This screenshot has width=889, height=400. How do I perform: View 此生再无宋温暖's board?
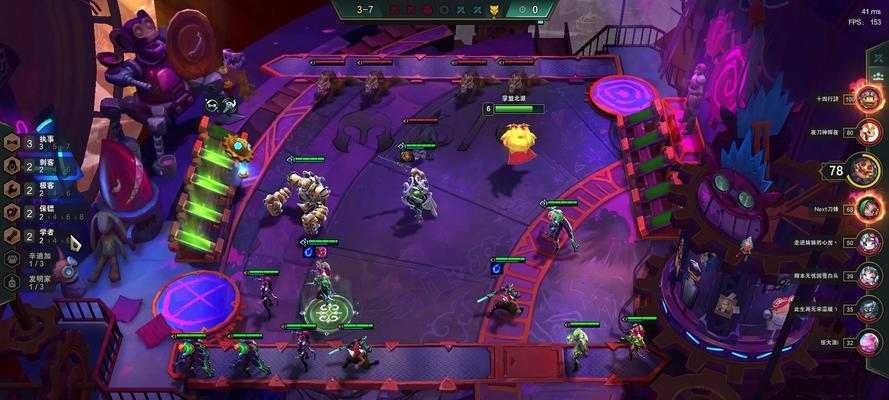click(x=871, y=310)
